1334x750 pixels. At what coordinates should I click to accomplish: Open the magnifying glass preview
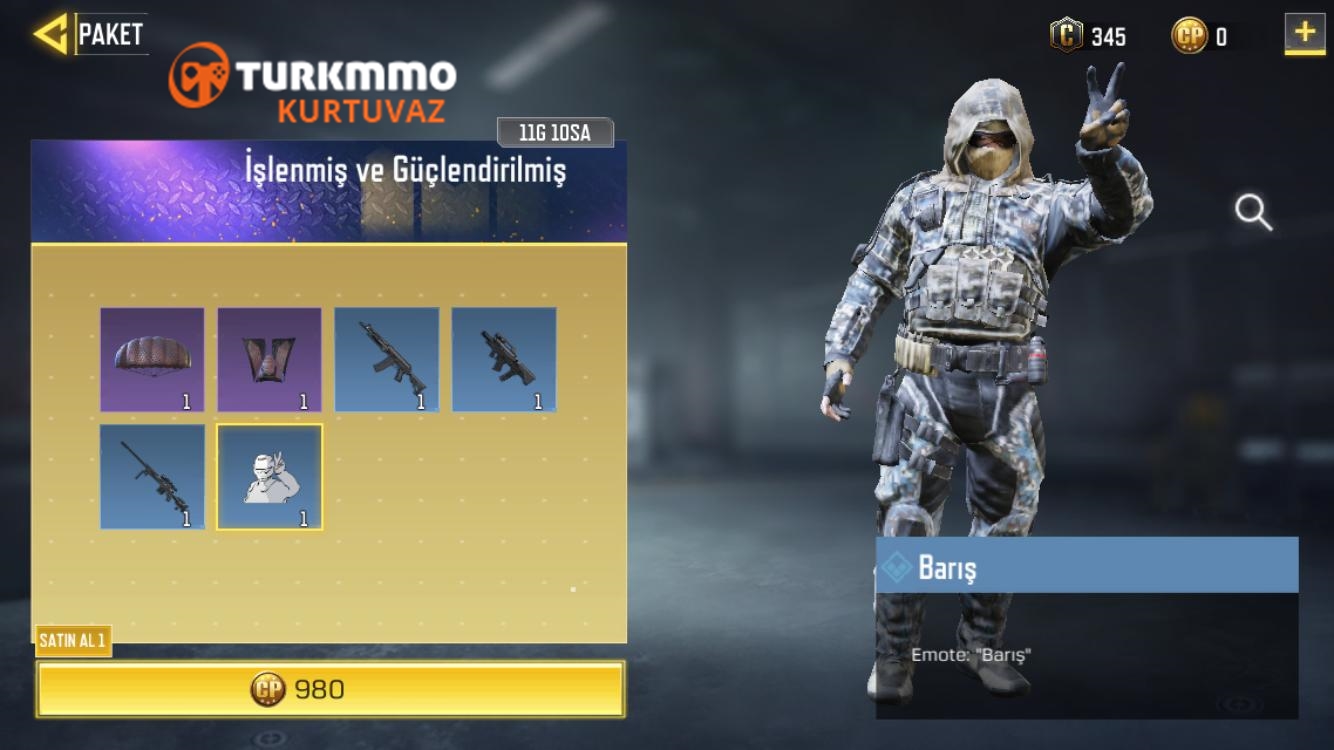coord(1253,212)
